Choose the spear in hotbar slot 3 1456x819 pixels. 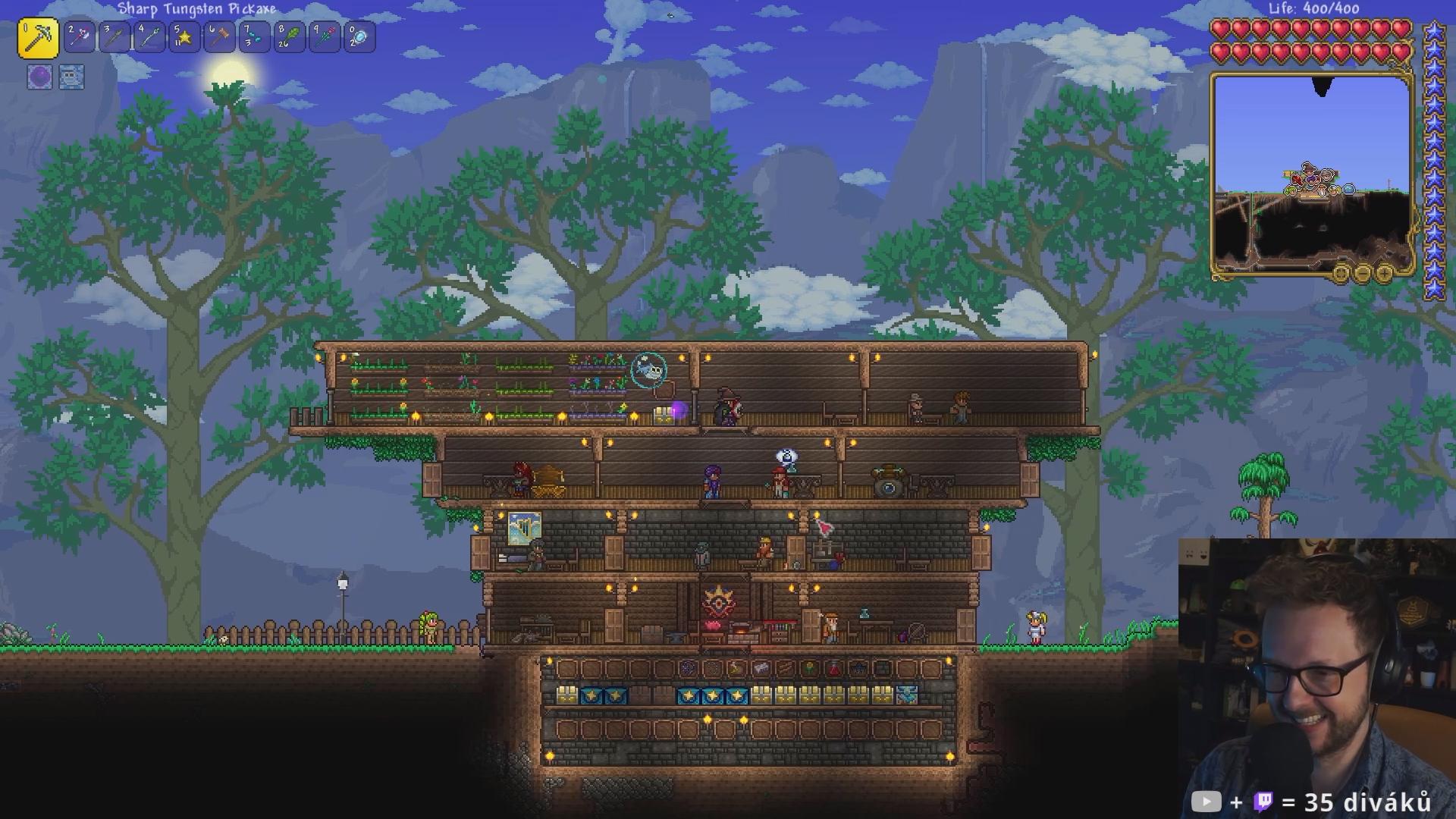(x=115, y=37)
